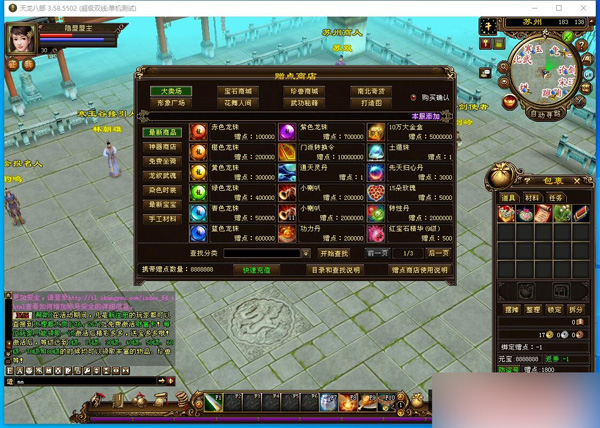
Task: Select the 15朵玫瑰 roses item
Action: 376,191
